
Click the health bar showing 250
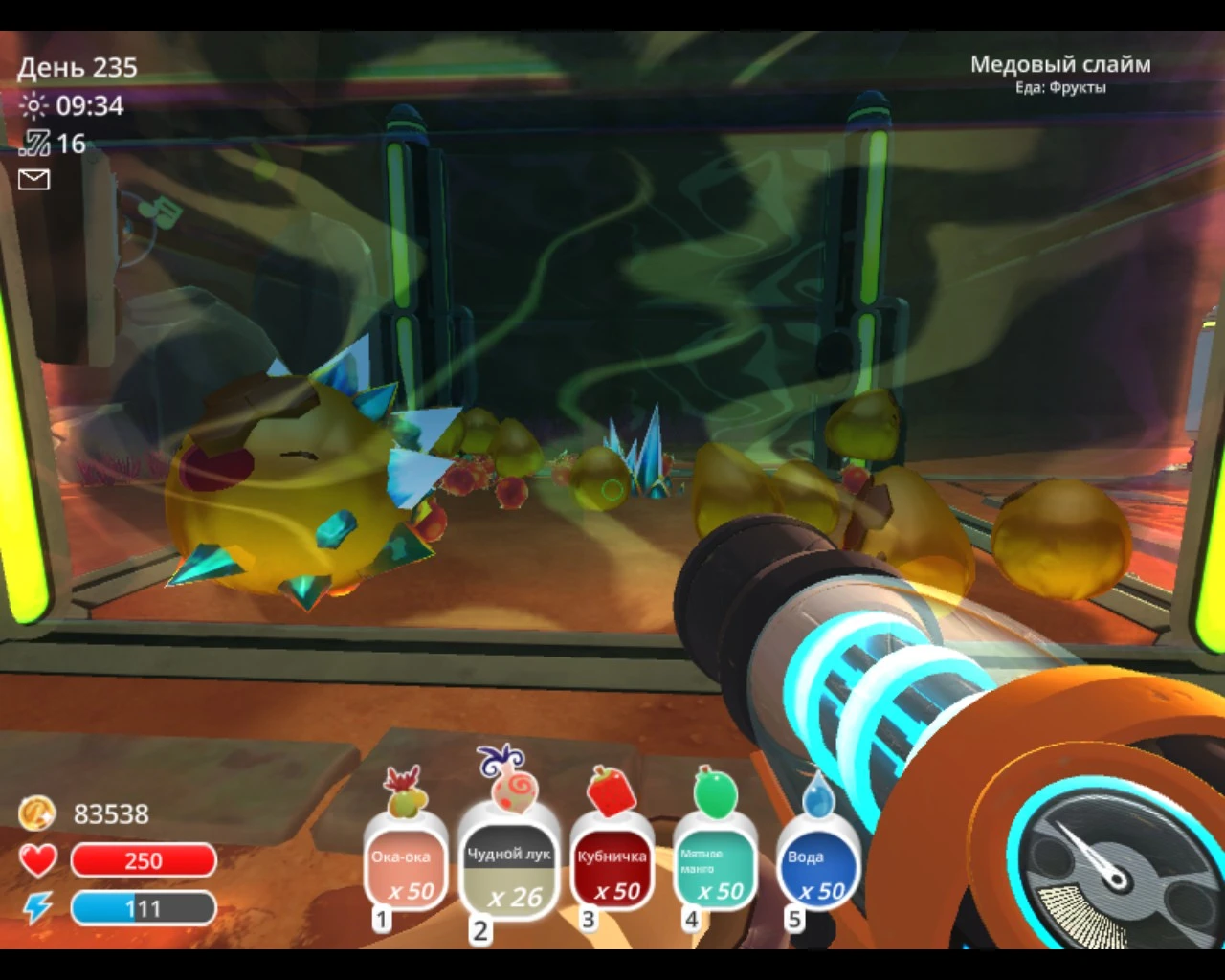pos(142,859)
